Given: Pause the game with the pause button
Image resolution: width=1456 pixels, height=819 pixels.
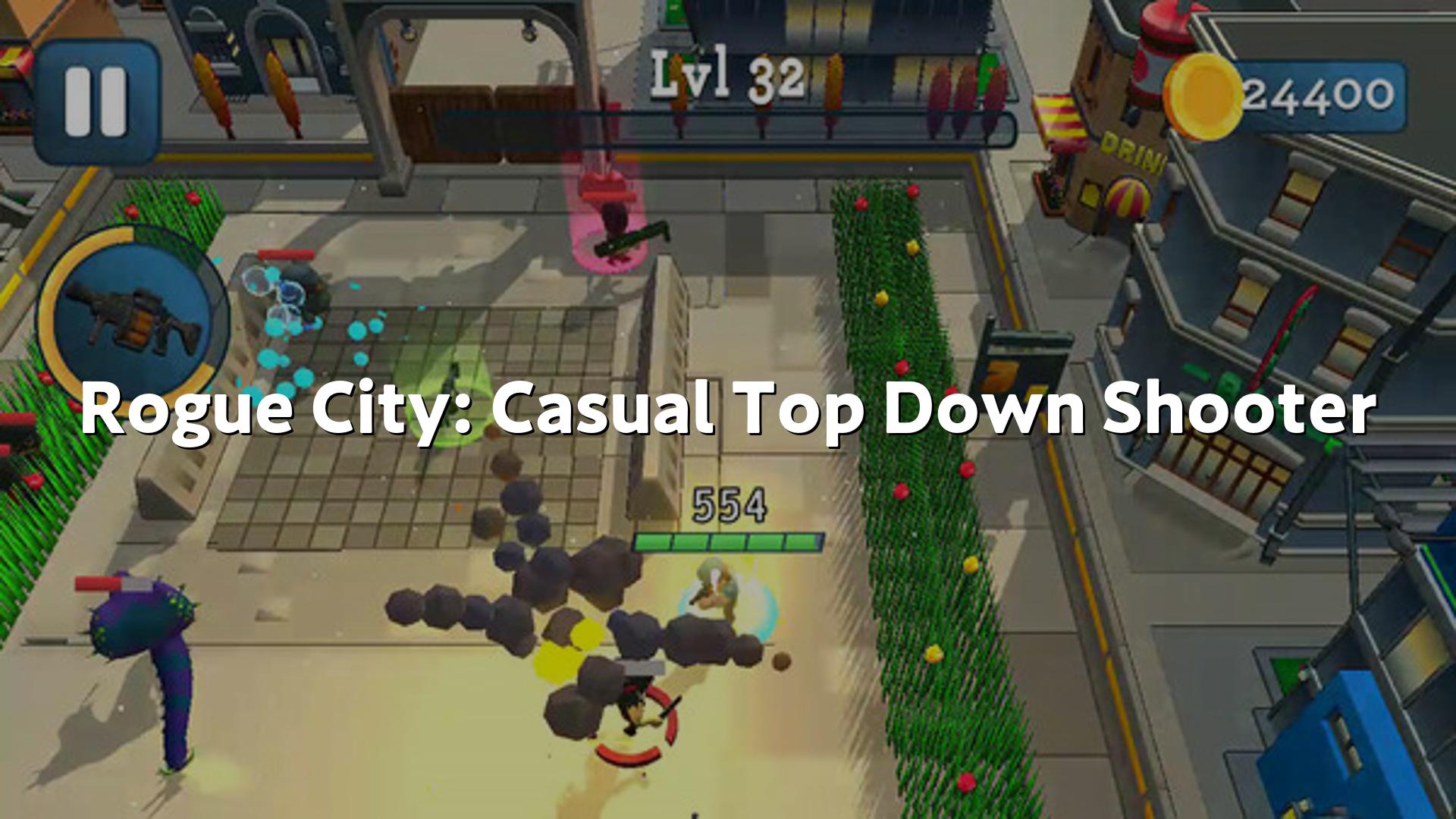Looking at the screenshot, I should click(x=96, y=102).
